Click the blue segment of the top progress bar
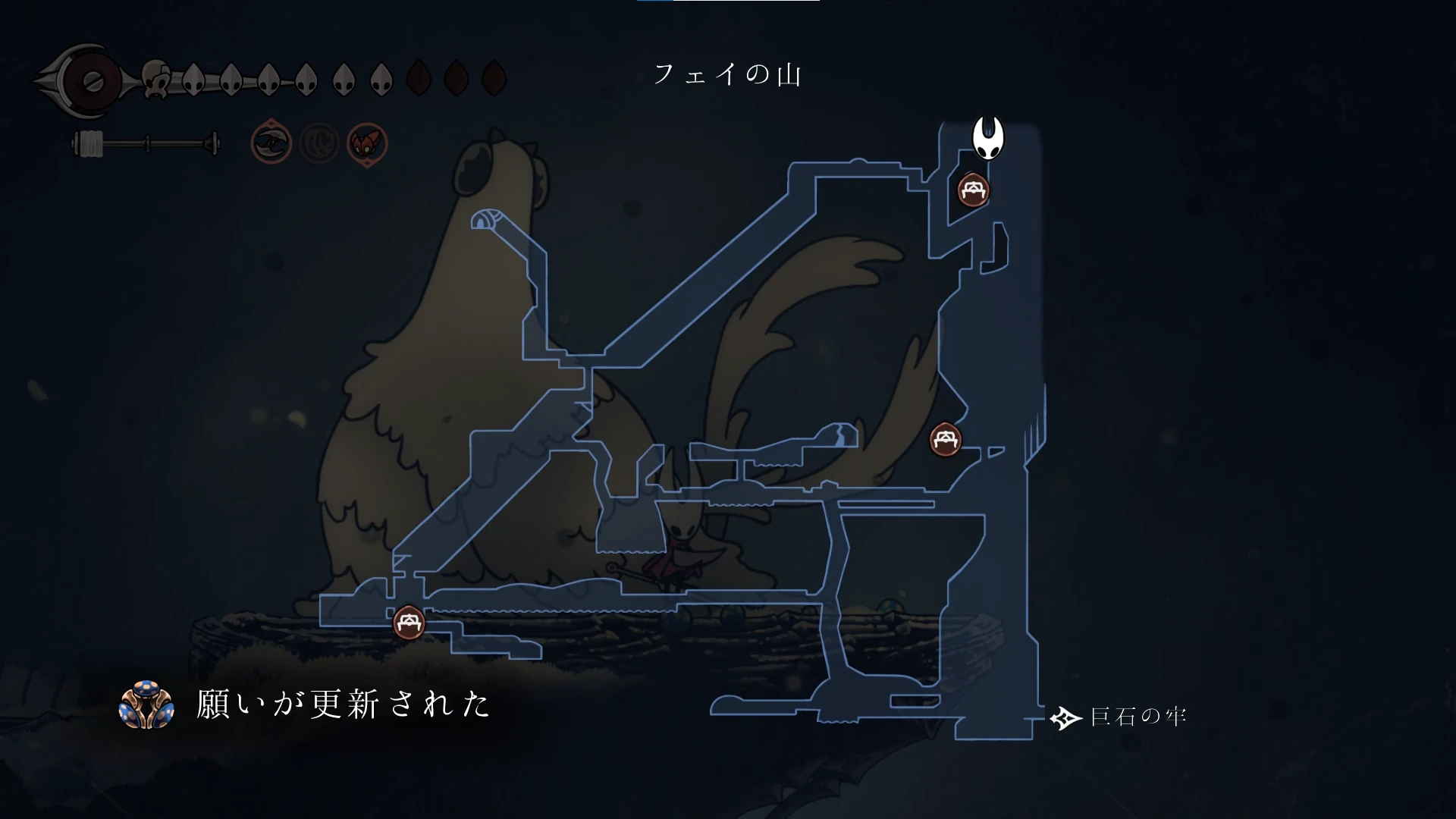The height and width of the screenshot is (819, 1456). tap(656, 2)
